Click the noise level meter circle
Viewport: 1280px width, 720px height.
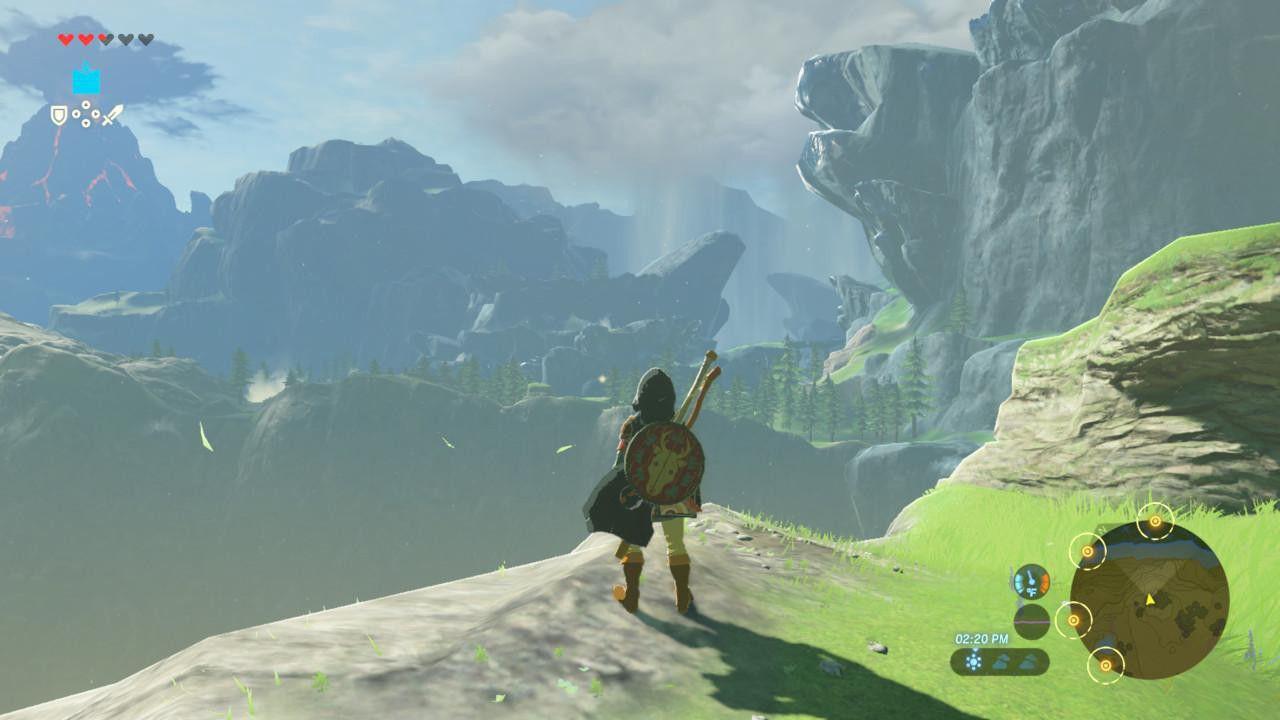click(1031, 621)
